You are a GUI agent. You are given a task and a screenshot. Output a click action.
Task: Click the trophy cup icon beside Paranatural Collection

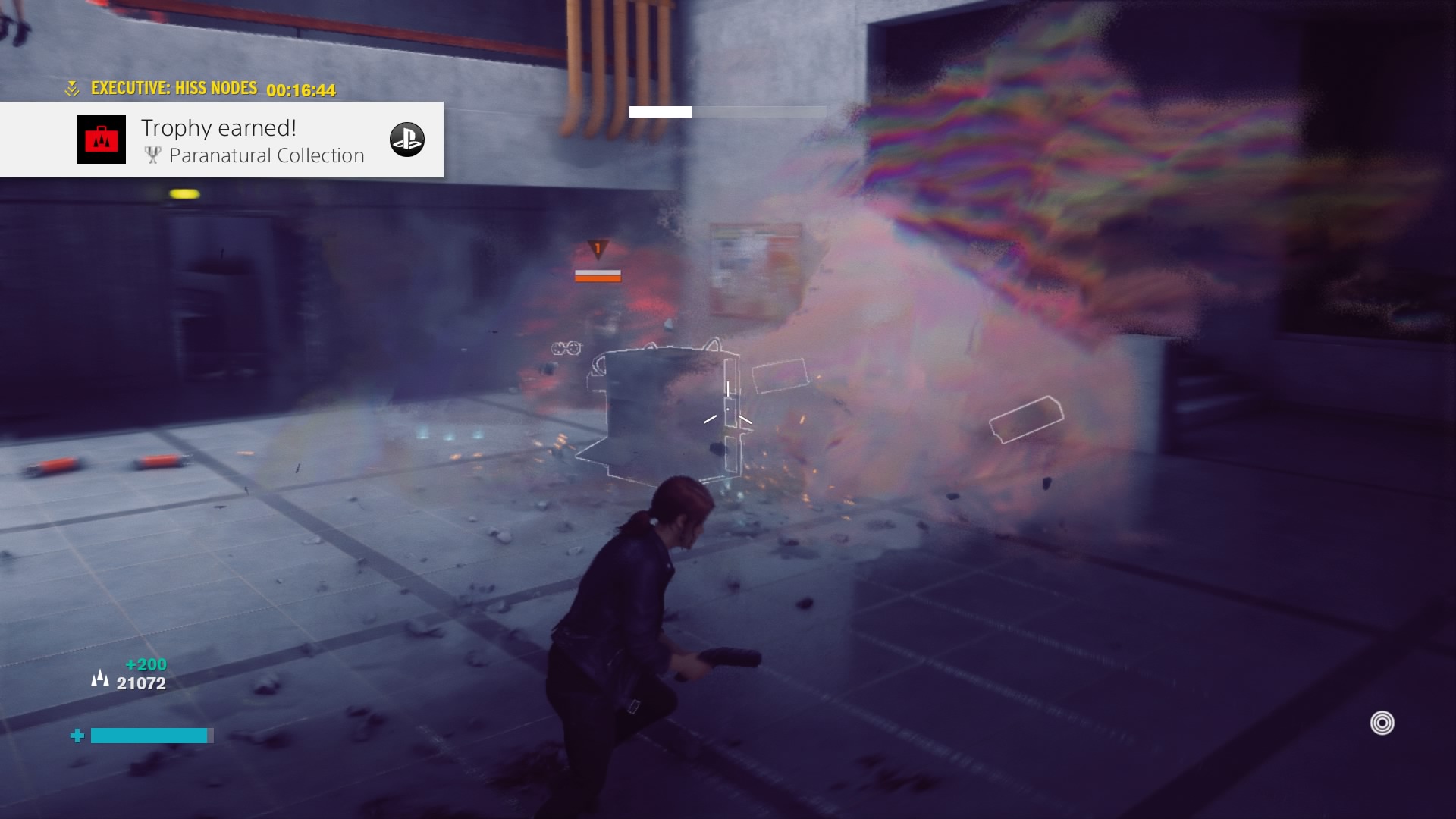click(x=154, y=155)
